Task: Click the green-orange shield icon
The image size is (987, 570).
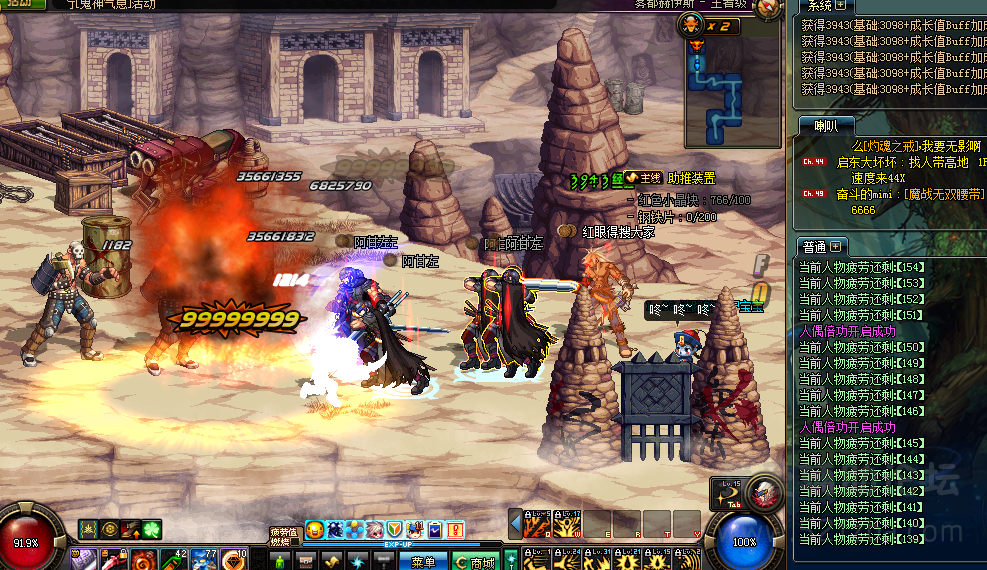Action: pos(395,529)
